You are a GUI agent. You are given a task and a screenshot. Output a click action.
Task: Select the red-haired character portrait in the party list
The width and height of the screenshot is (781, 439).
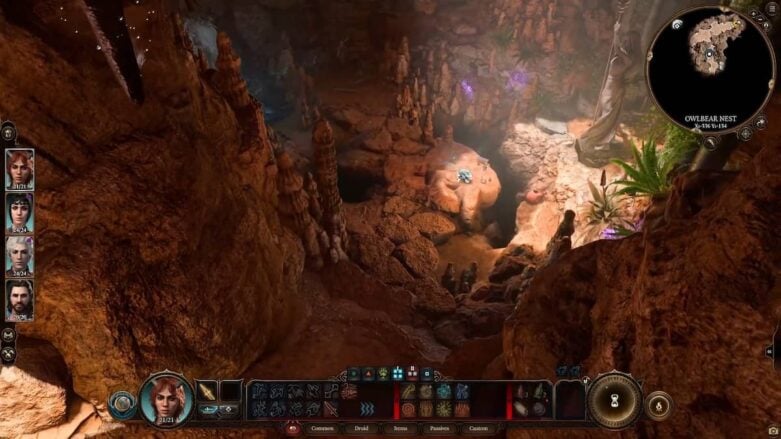[19, 168]
